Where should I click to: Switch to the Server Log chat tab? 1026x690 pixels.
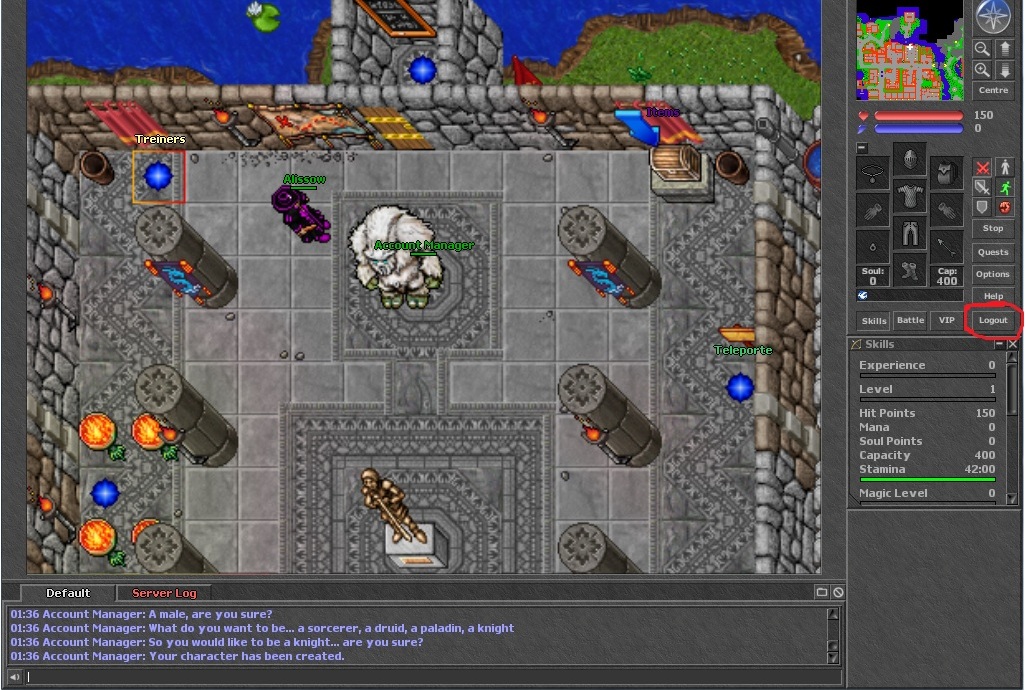(165, 593)
